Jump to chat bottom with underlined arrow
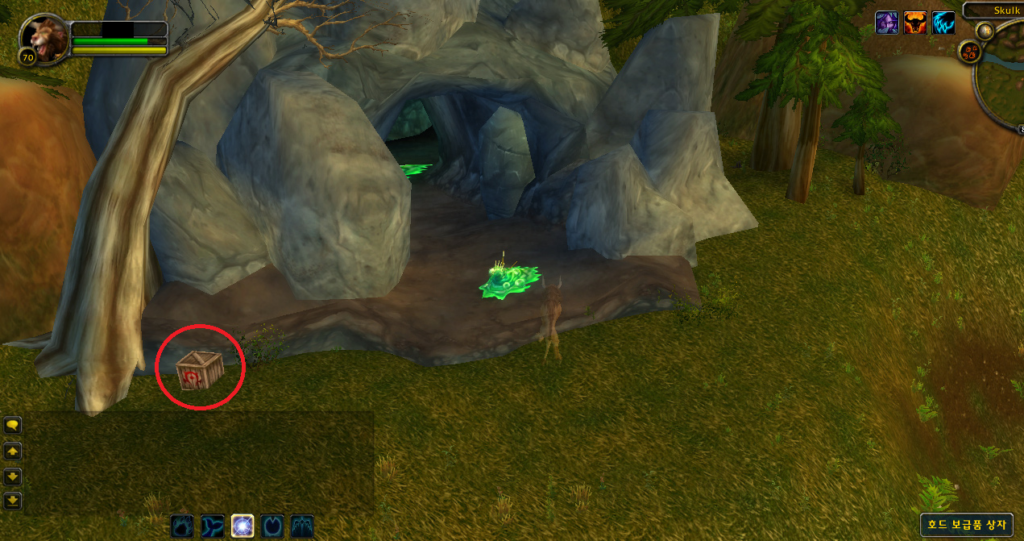The width and height of the screenshot is (1024, 541). (x=13, y=500)
